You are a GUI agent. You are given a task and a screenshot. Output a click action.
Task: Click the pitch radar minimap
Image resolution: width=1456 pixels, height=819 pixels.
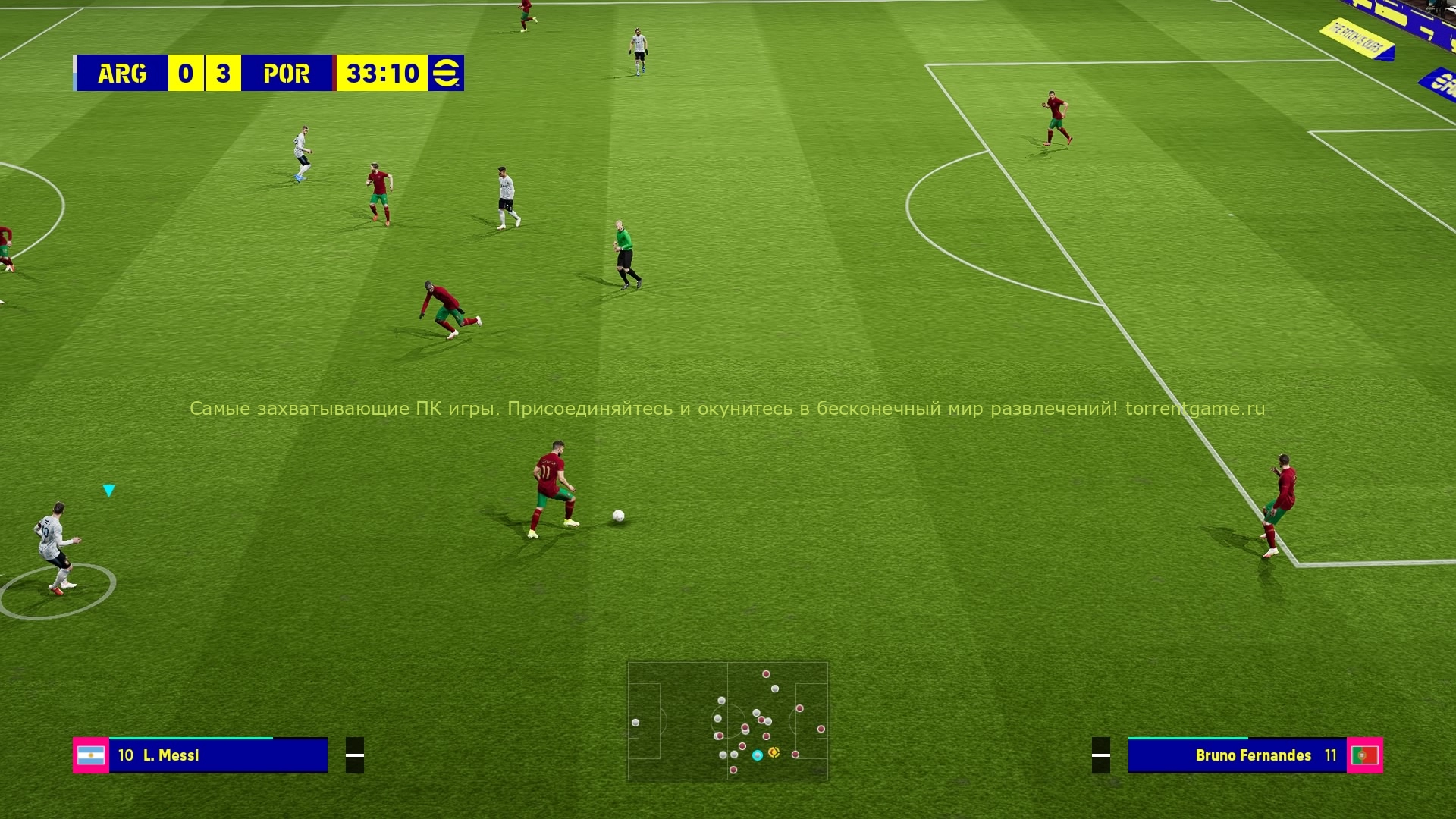click(x=727, y=720)
